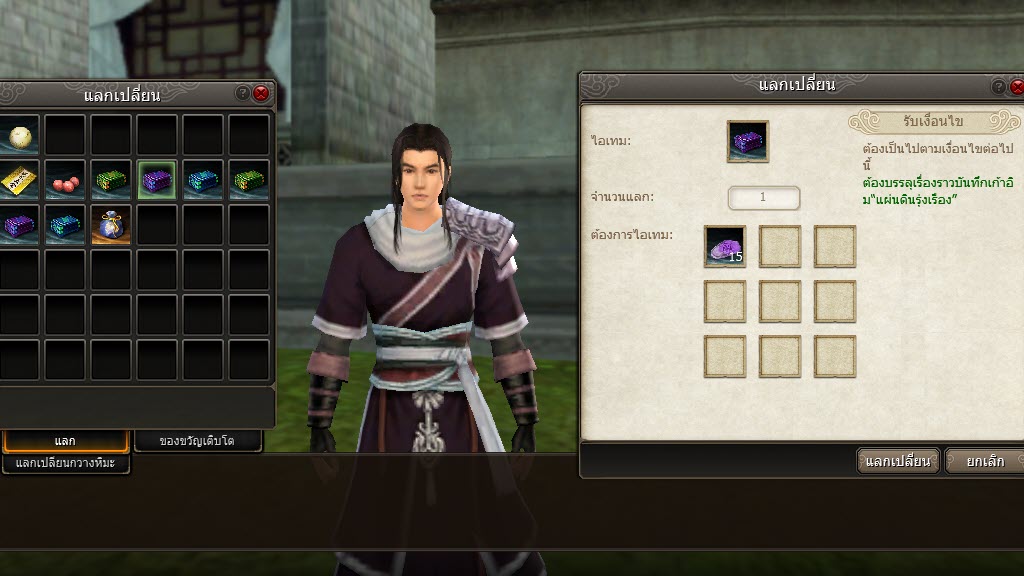
Task: Select the required purple crystal slot showing 15
Action: click(x=725, y=246)
